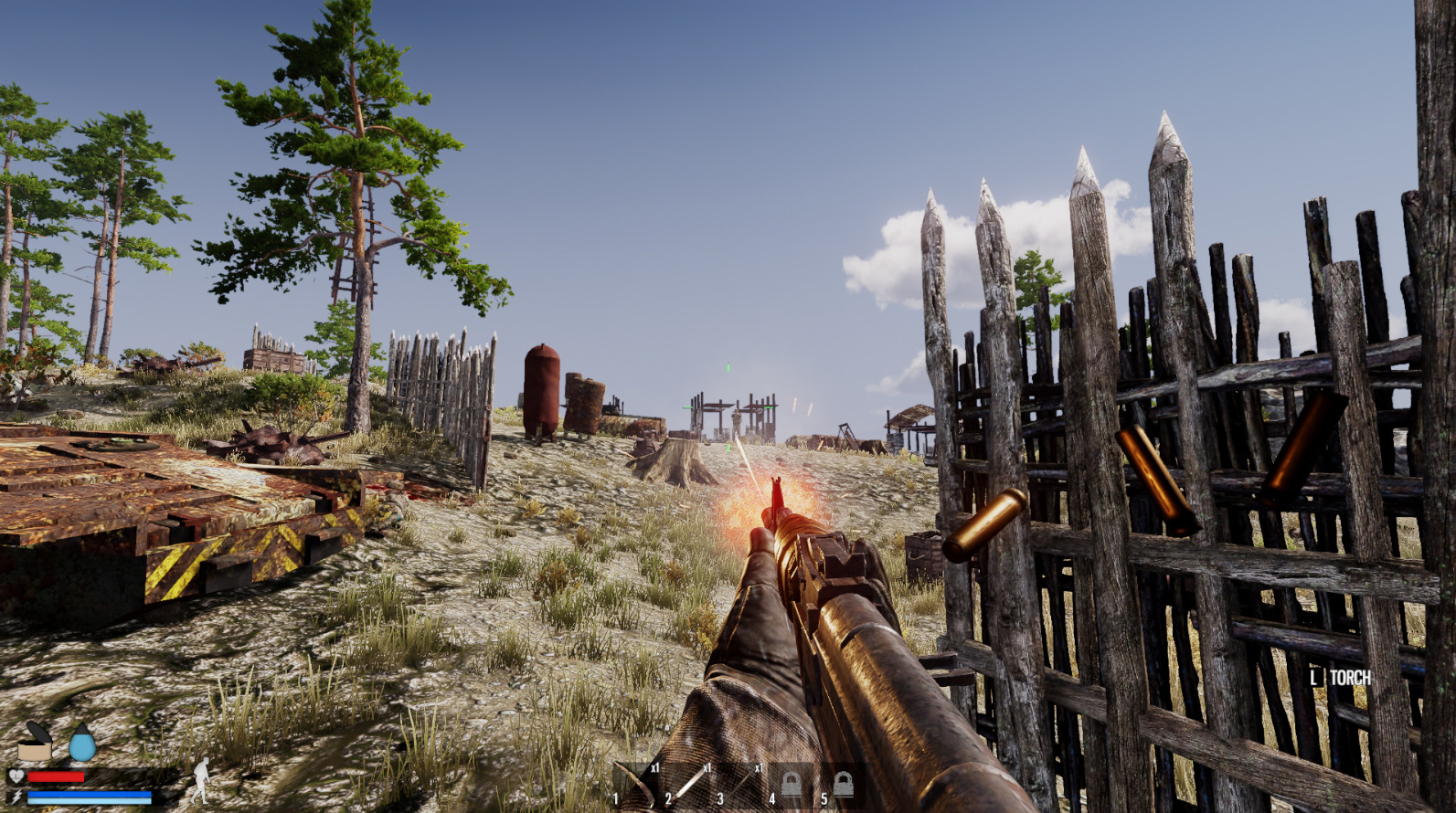Select the player stance silhouette icon
The width and height of the screenshot is (1456, 813).
tap(201, 781)
